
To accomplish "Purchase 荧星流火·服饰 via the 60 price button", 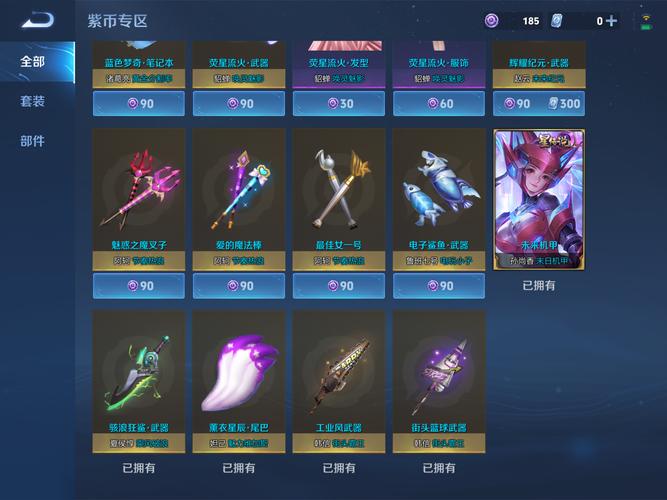I will click(x=438, y=103).
